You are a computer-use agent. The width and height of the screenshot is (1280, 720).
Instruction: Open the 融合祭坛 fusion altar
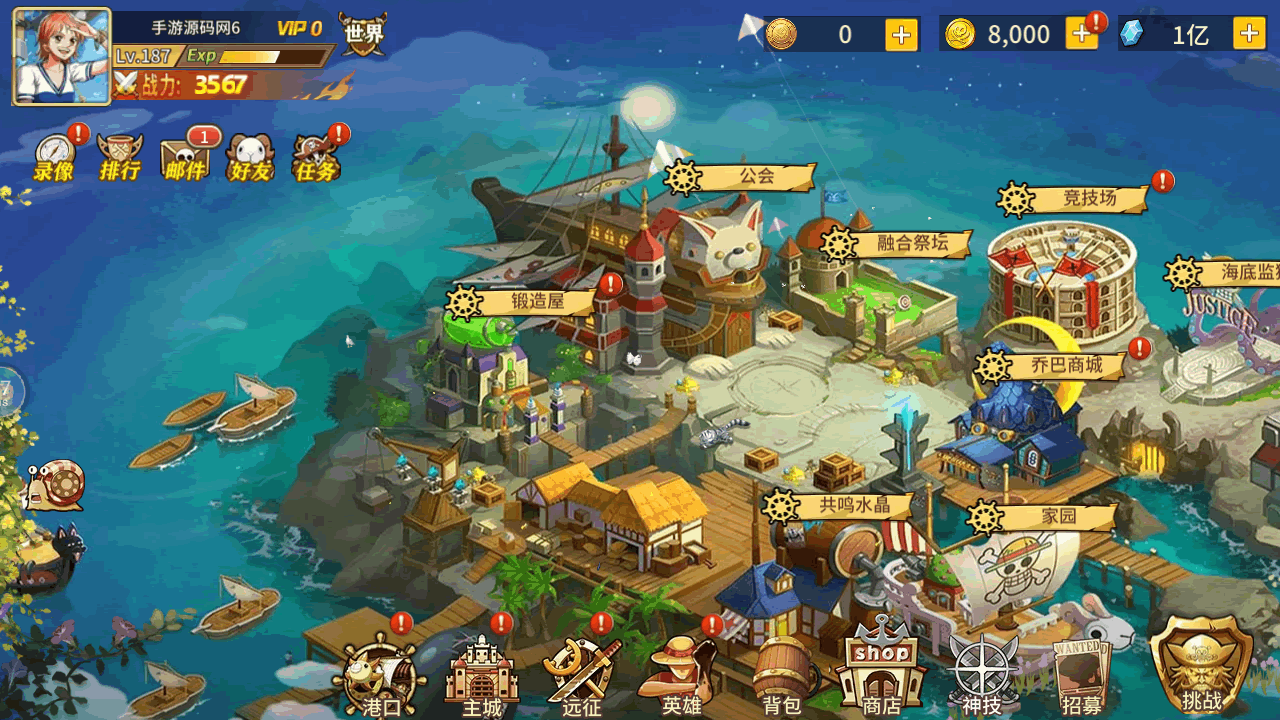897,243
